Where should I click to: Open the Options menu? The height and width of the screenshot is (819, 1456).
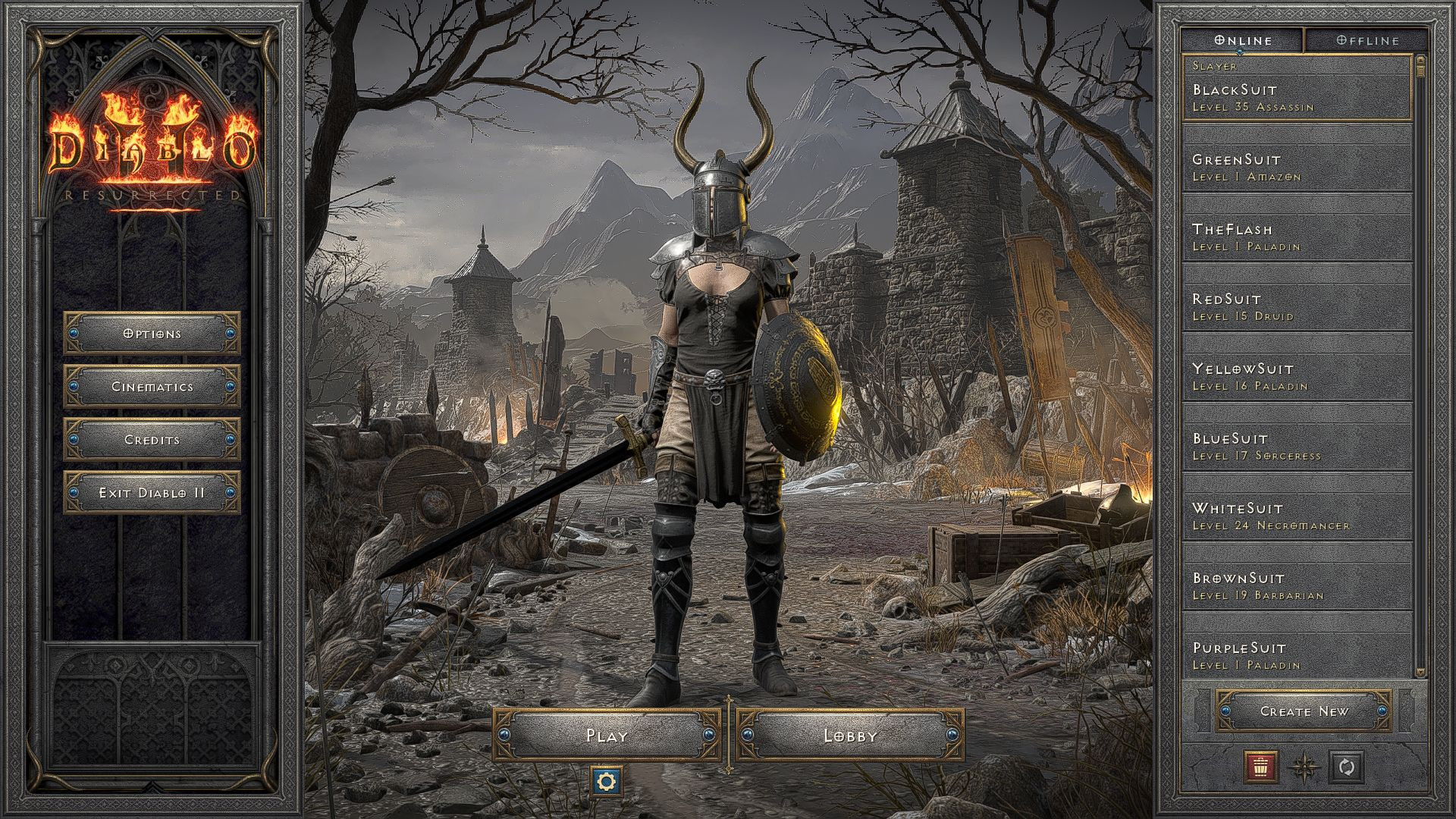pyautogui.click(x=150, y=333)
